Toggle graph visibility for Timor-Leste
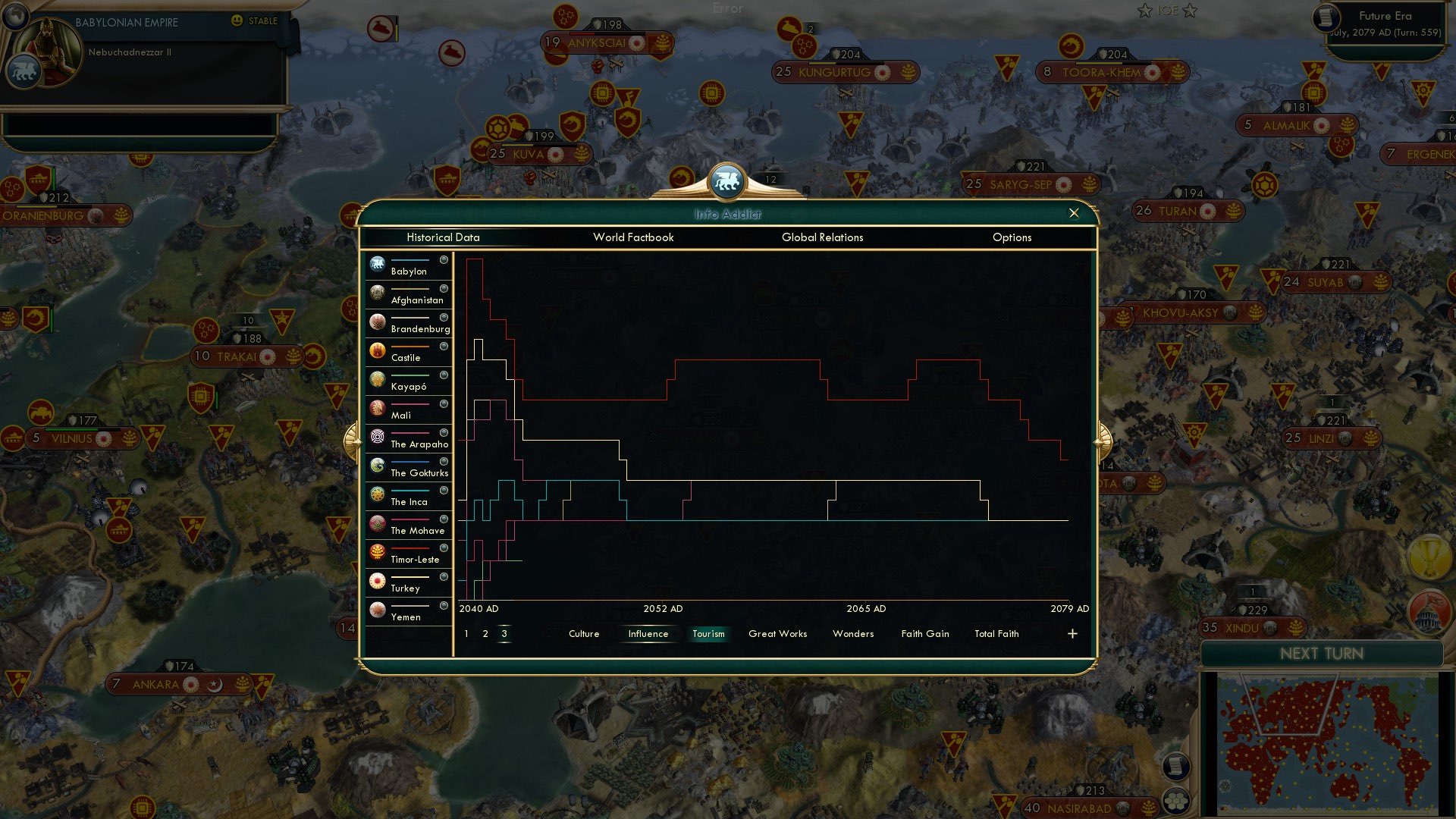 point(444,548)
